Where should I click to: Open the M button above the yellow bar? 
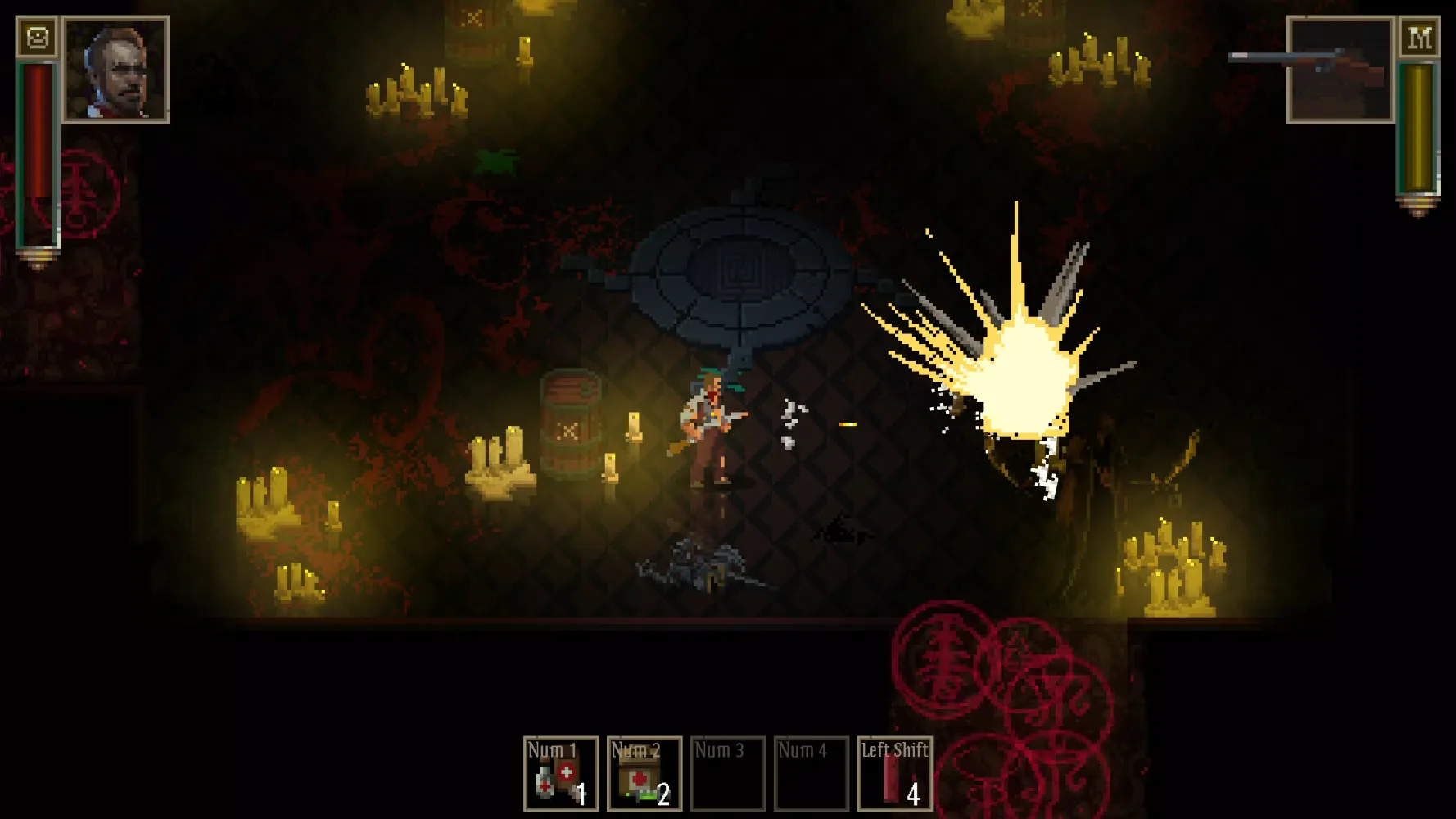point(1419,38)
